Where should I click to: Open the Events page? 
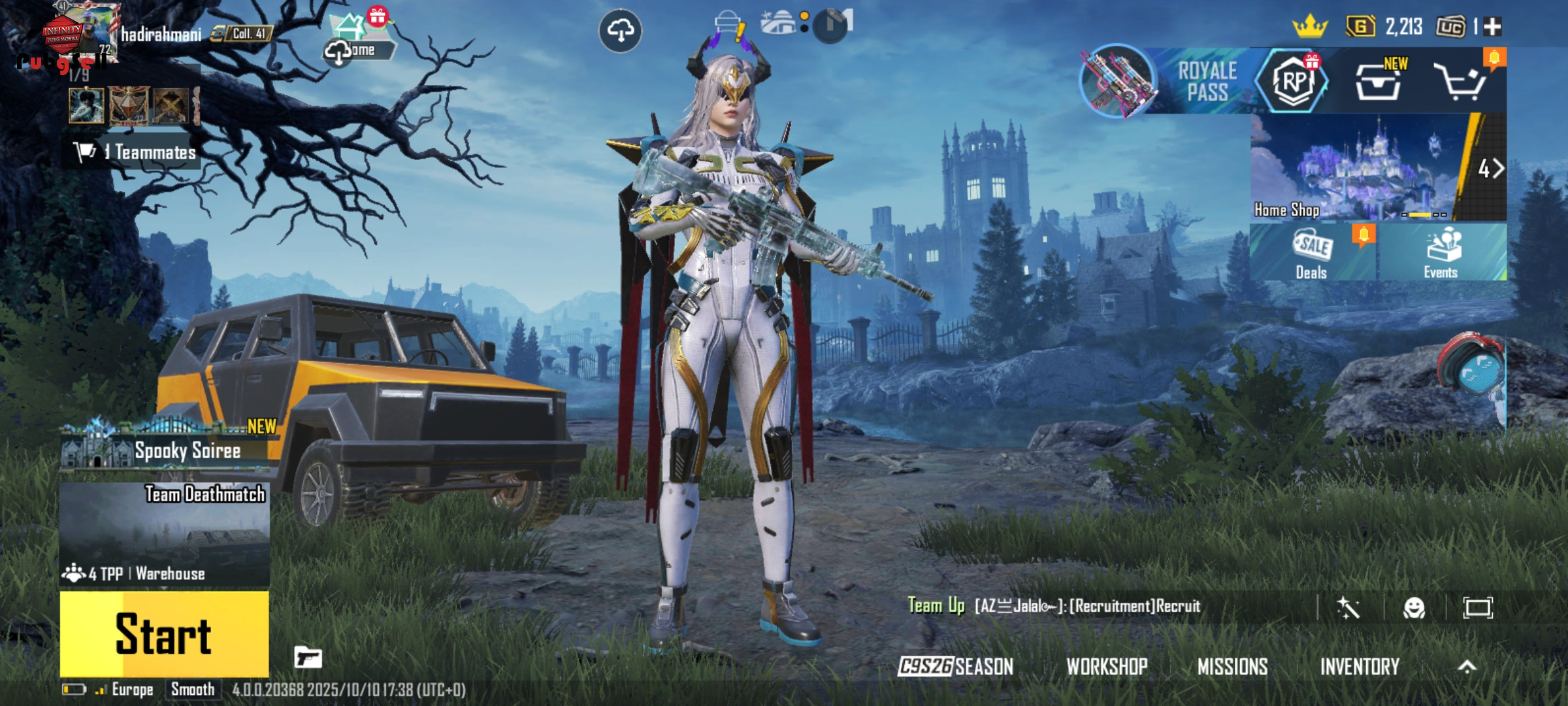click(1441, 254)
